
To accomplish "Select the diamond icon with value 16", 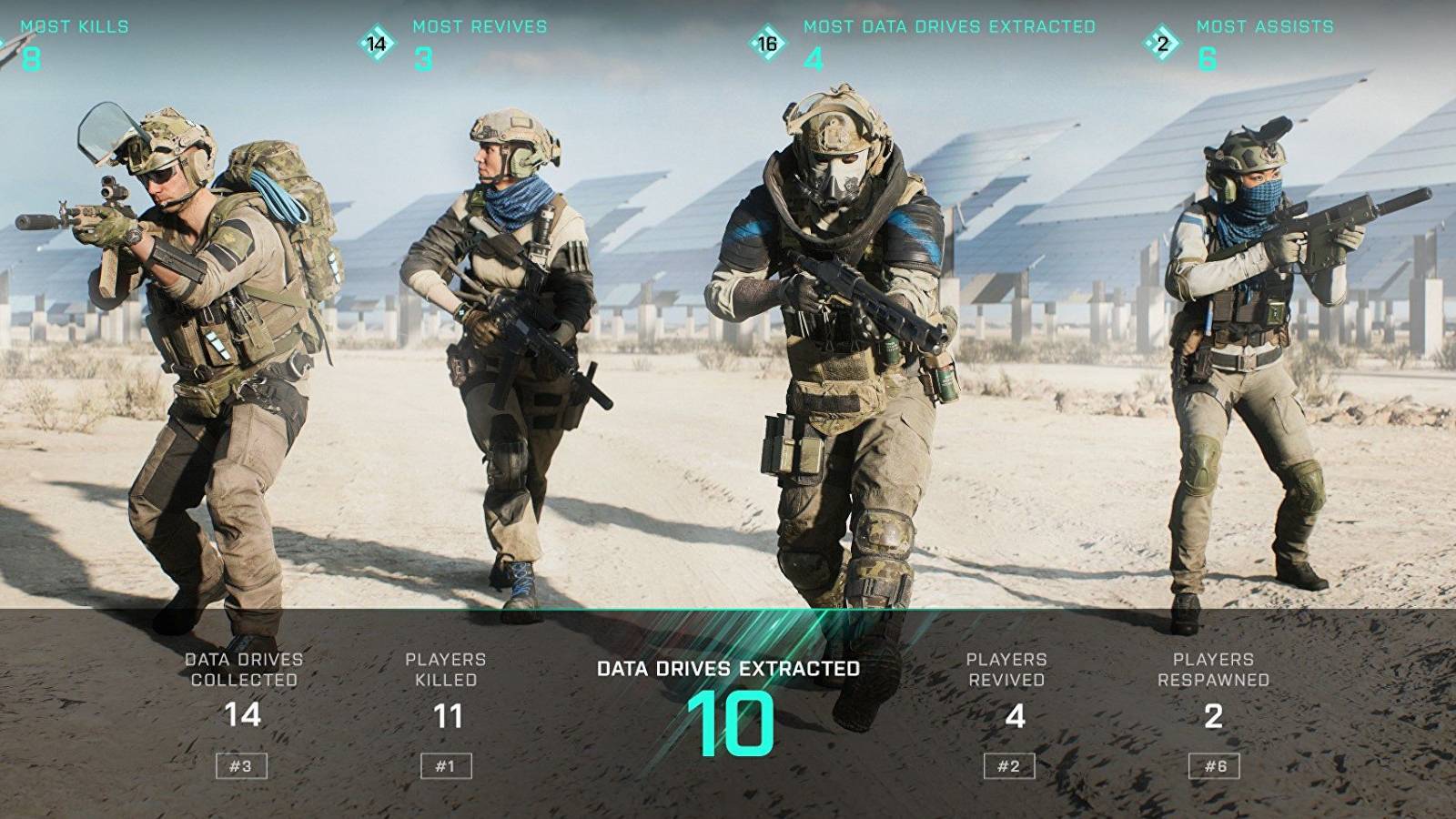I will pyautogui.click(x=767, y=41).
